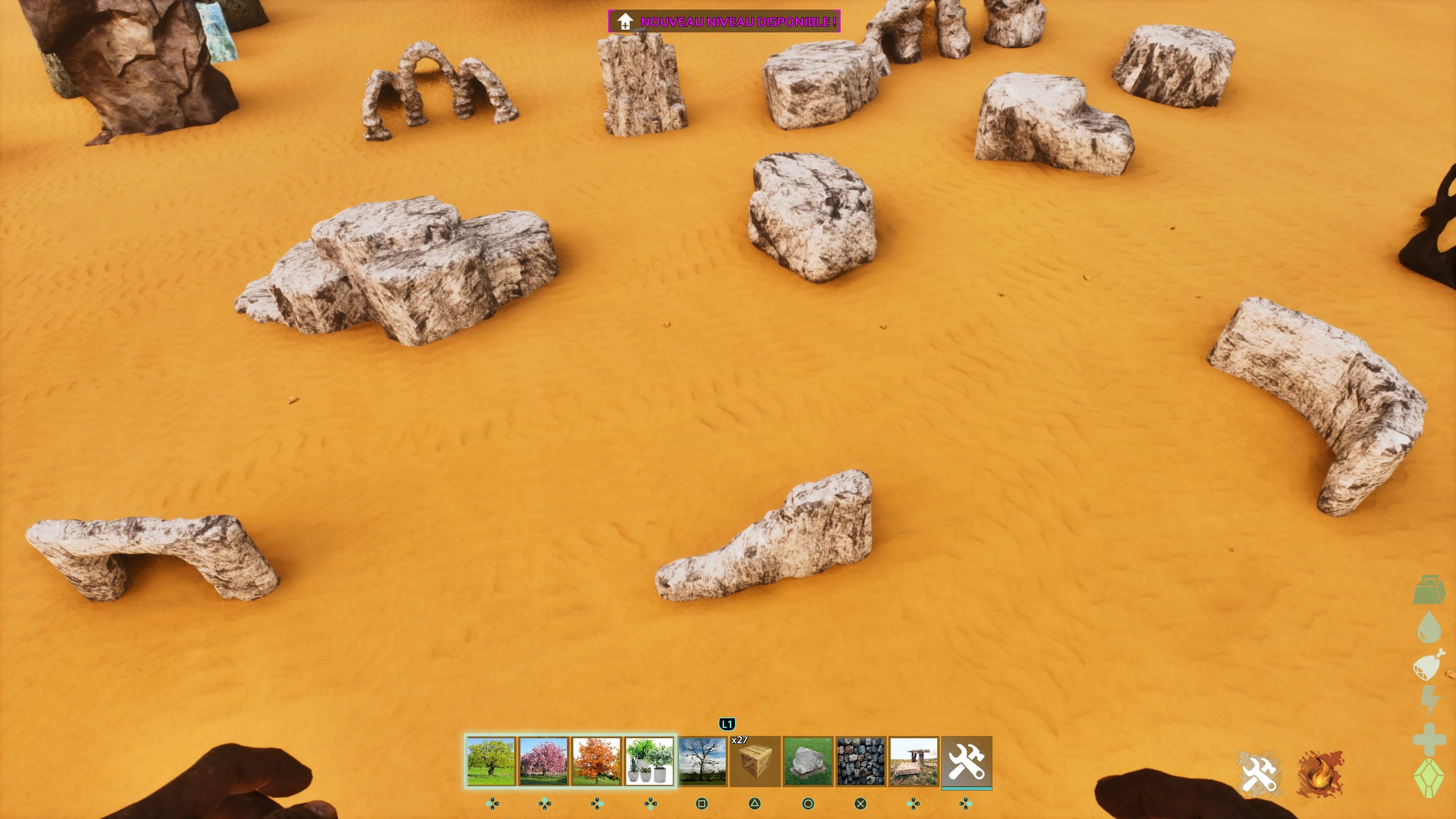Open the Nouveau Niveau Disponible level-up notification

click(724, 22)
